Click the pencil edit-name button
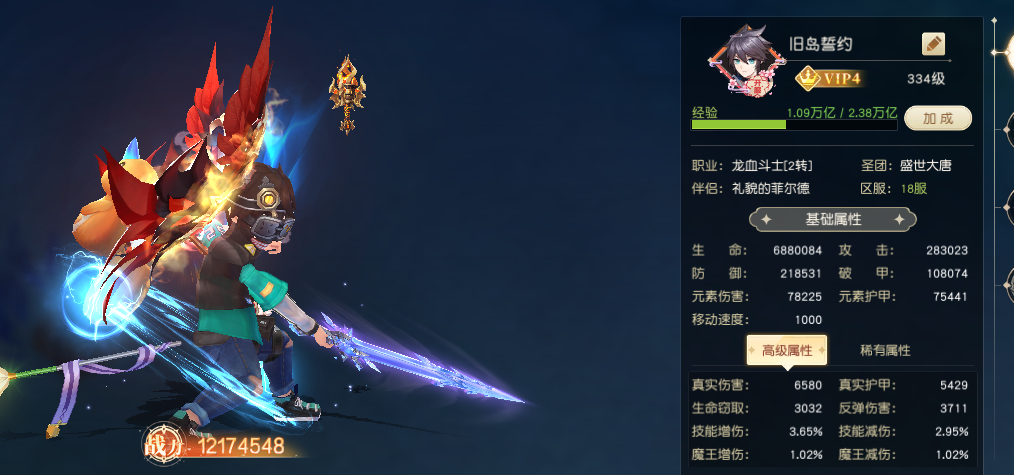 933,44
